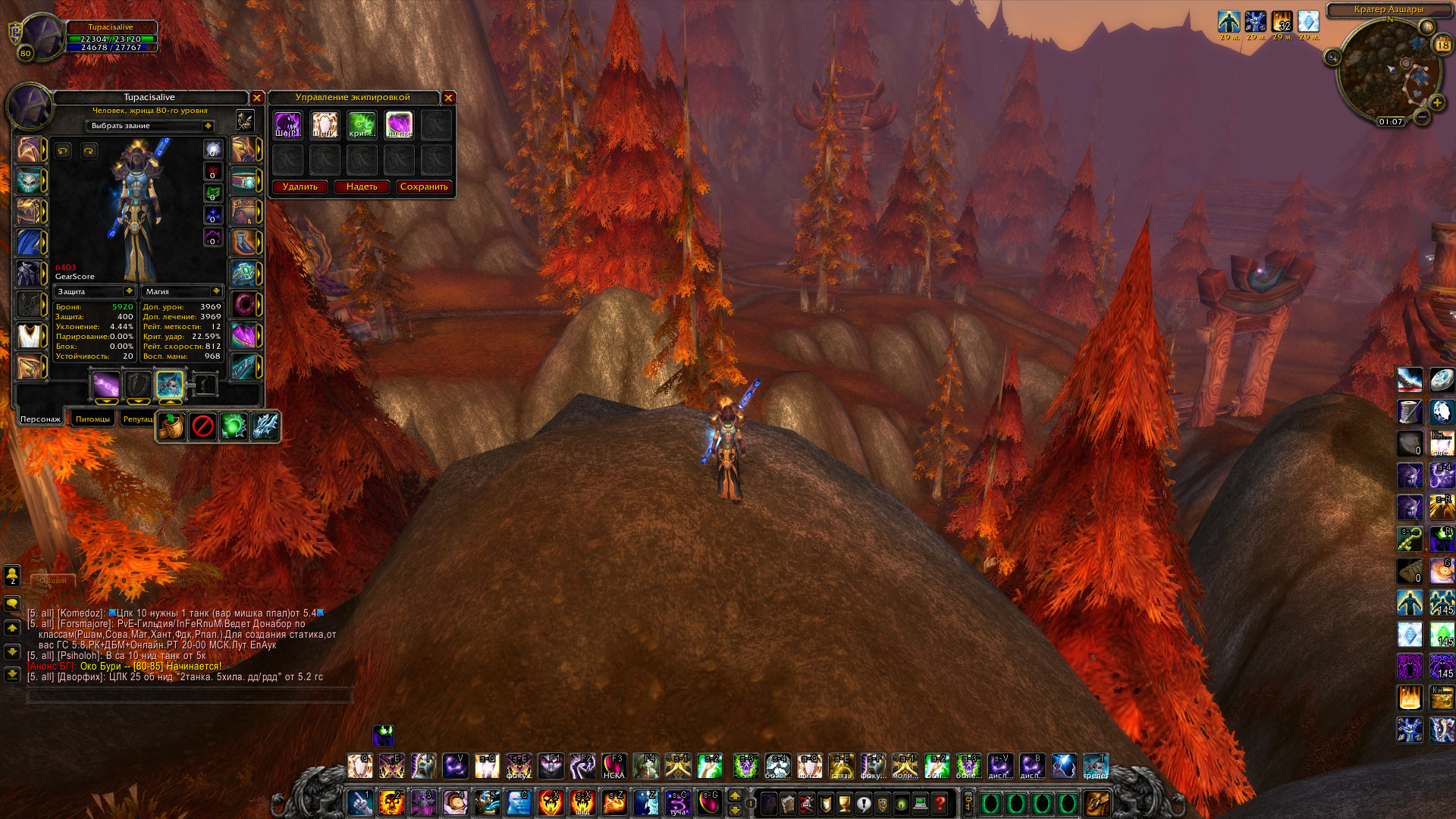Select the green 'крит' equipment set

(x=362, y=124)
